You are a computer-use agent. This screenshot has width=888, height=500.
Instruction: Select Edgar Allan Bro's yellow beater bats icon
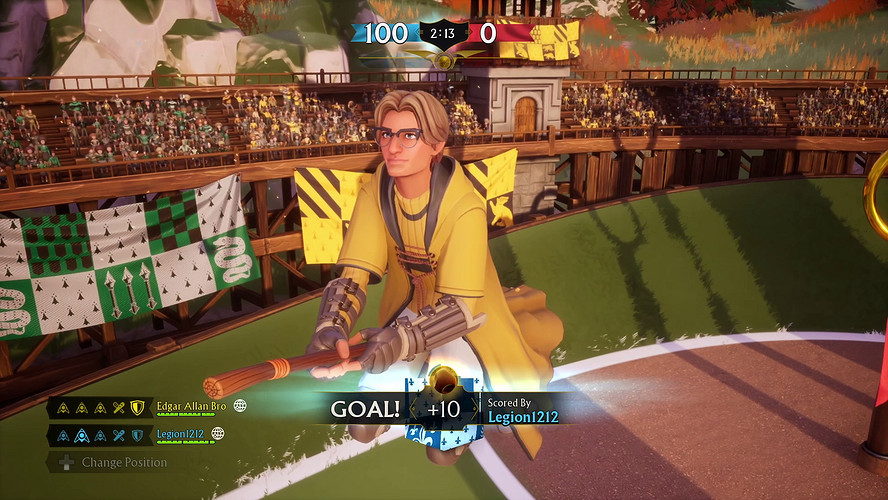(x=119, y=407)
